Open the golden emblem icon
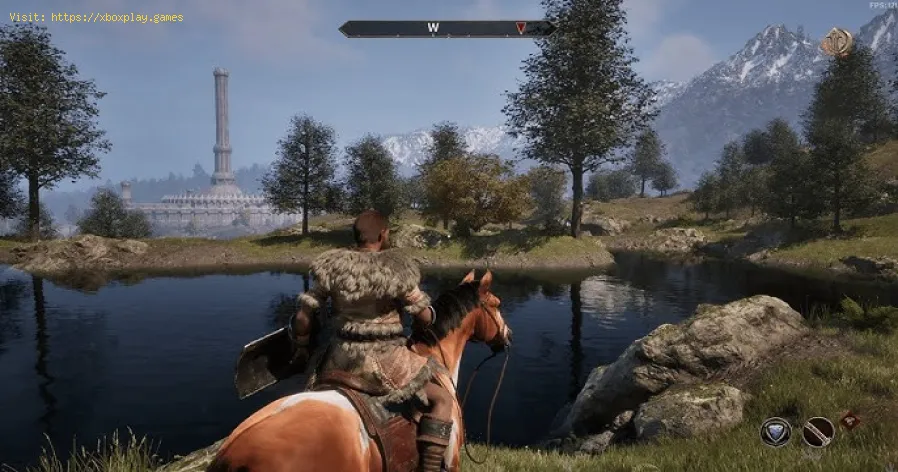Viewport: 898px width, 472px height. (x=836, y=42)
